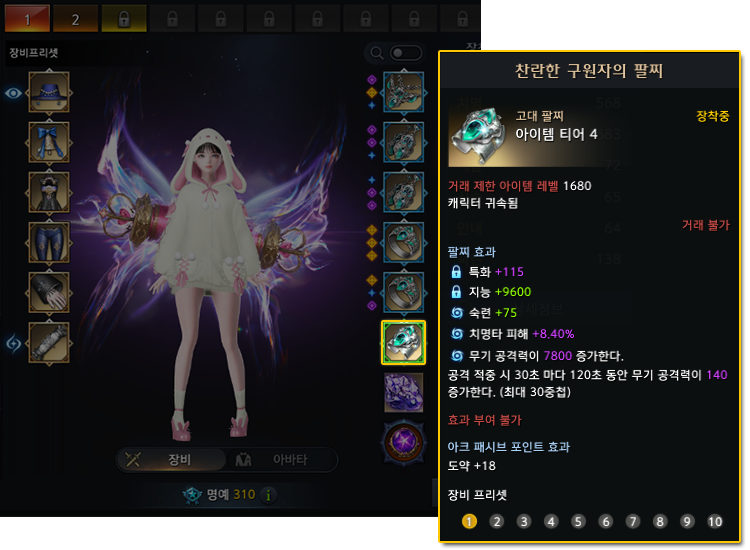Switch to equipment preset tab 2
The width and height of the screenshot is (750, 550).
coord(76,18)
